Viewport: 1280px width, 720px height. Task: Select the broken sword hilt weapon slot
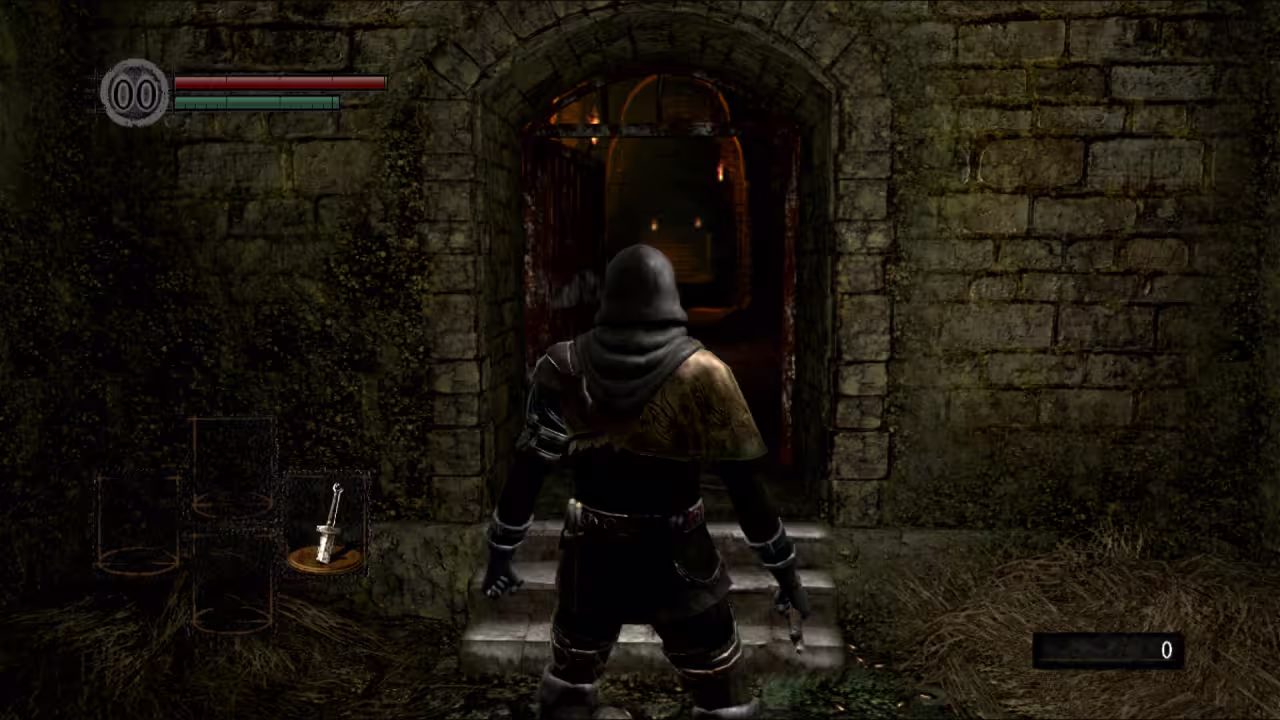pyautogui.click(x=327, y=526)
